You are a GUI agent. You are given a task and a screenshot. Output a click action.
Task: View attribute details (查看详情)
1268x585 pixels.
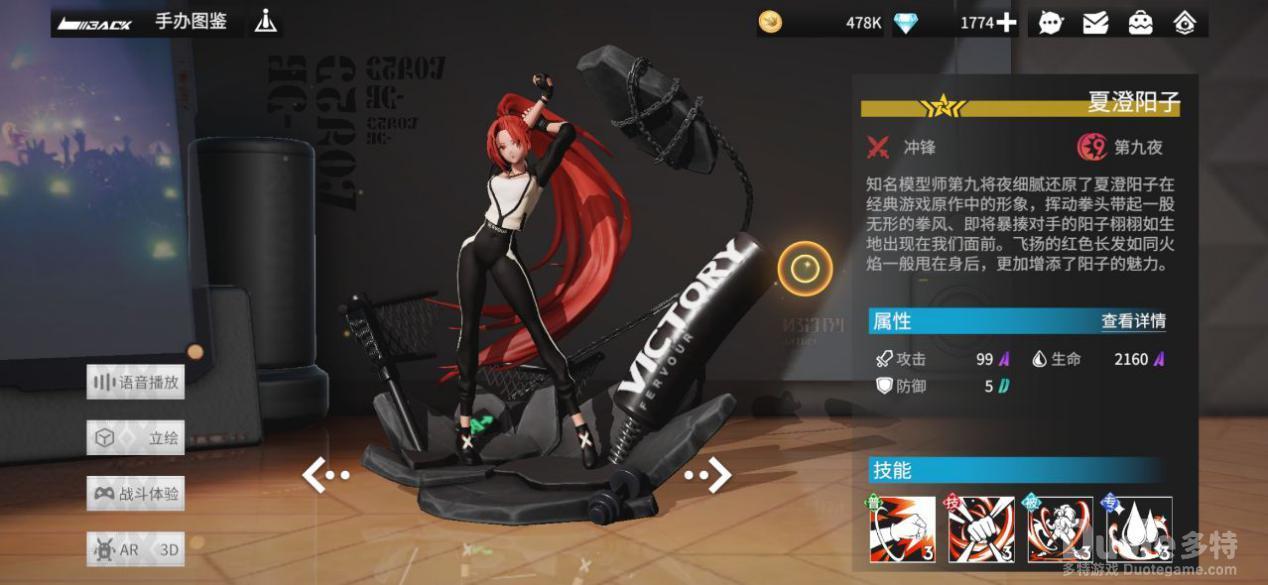pos(1133,321)
